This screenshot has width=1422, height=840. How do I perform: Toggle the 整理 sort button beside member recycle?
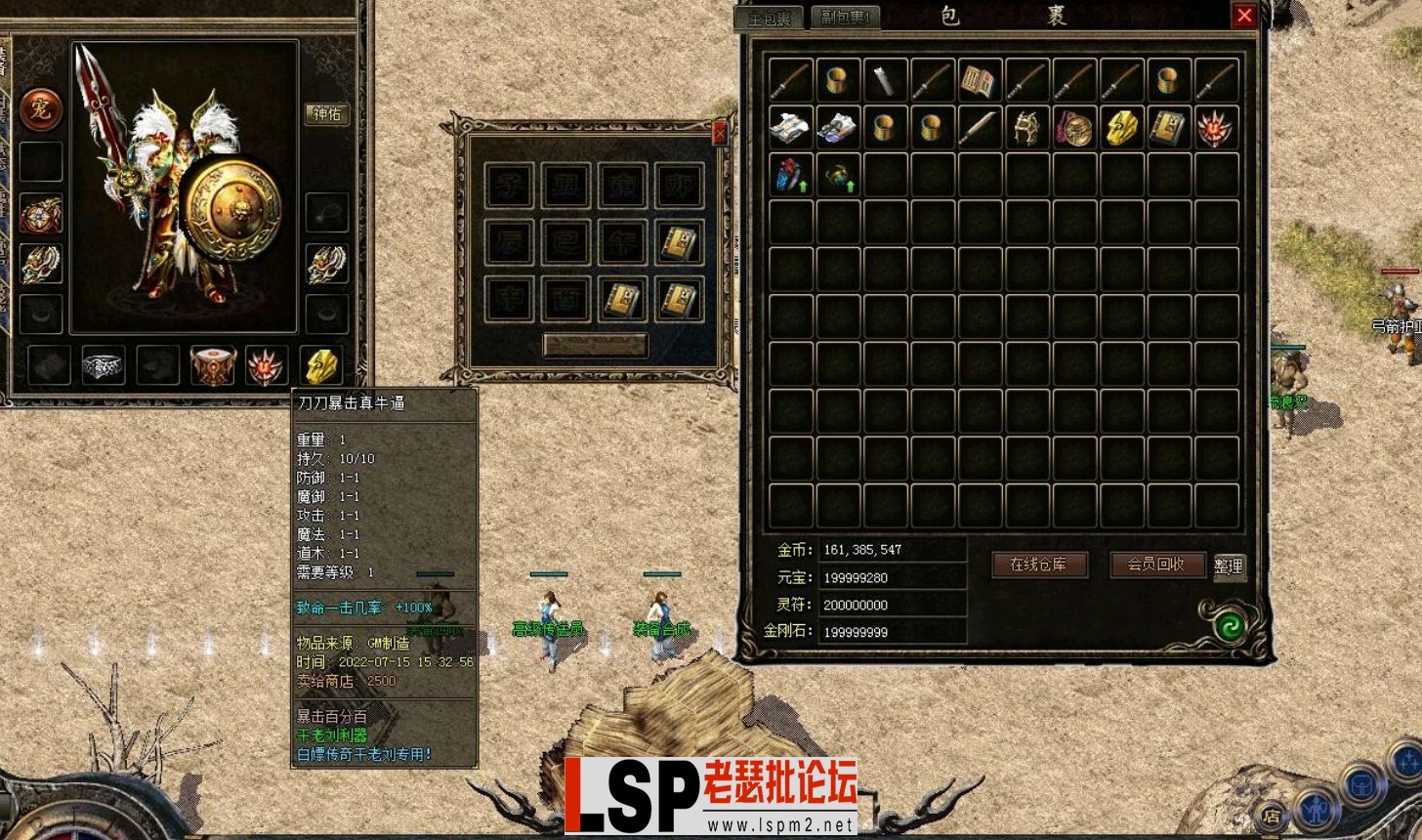point(1230,565)
